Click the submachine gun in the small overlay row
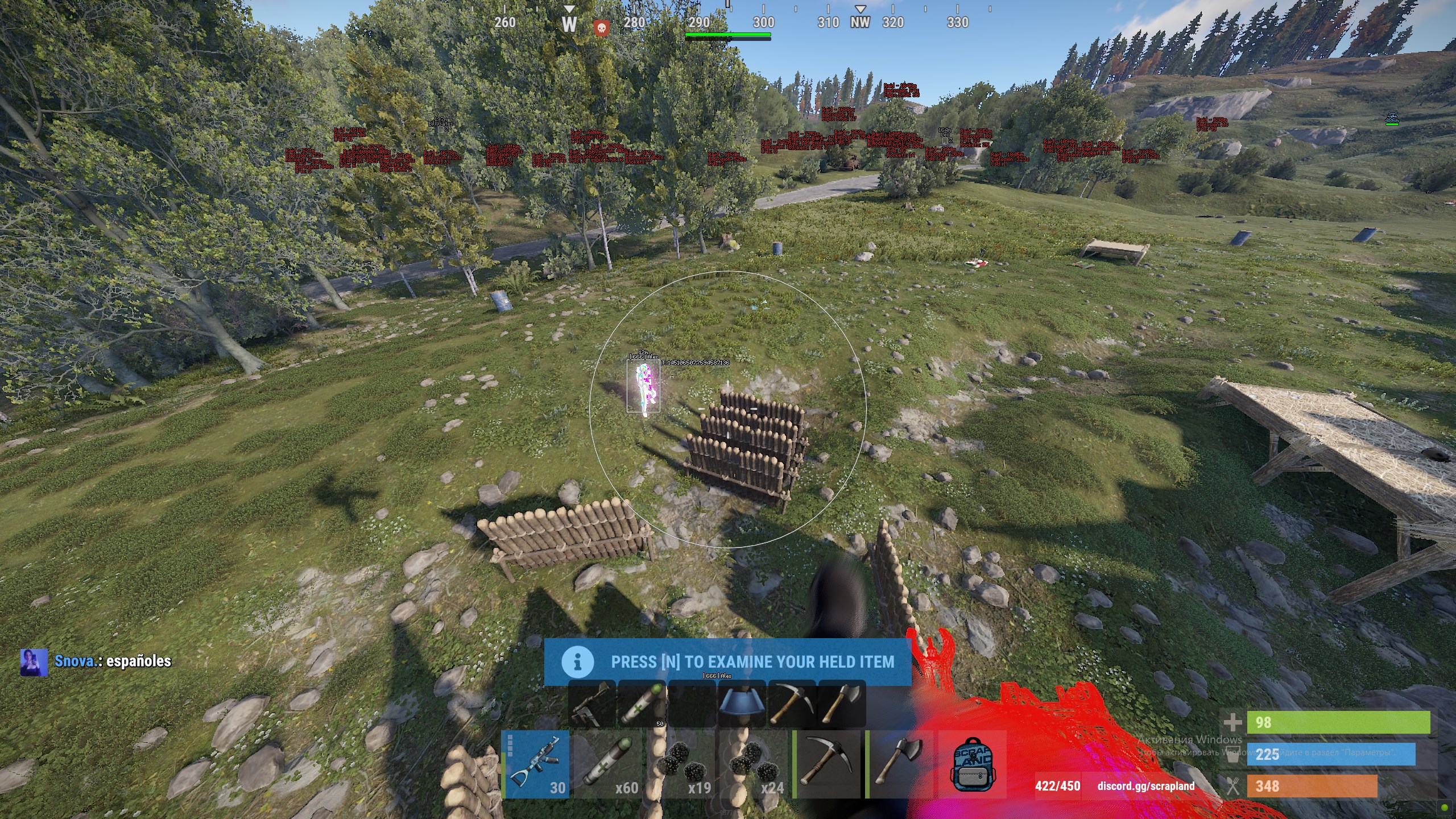The height and width of the screenshot is (819, 1456). click(592, 704)
